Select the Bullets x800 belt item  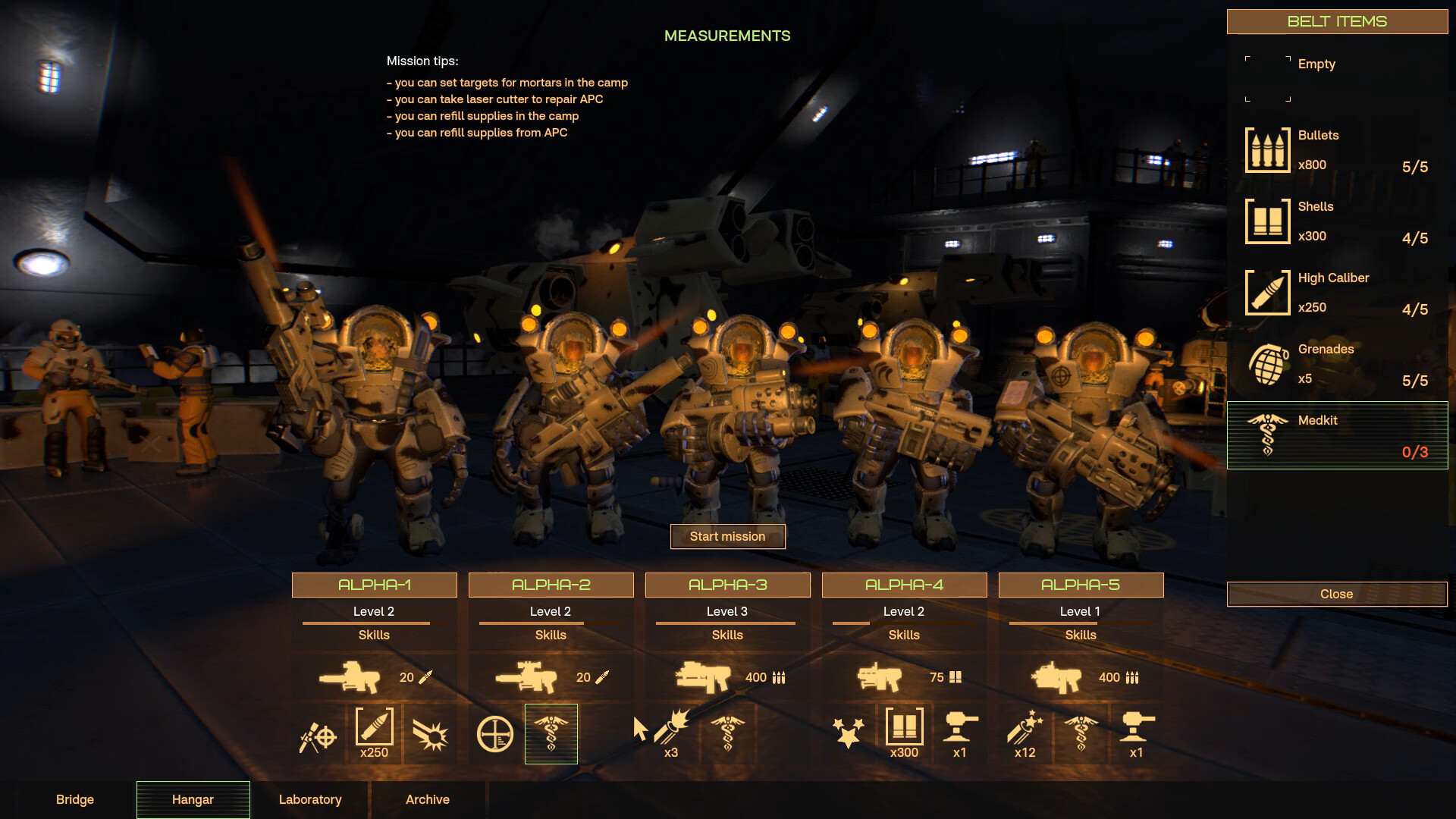point(1337,149)
